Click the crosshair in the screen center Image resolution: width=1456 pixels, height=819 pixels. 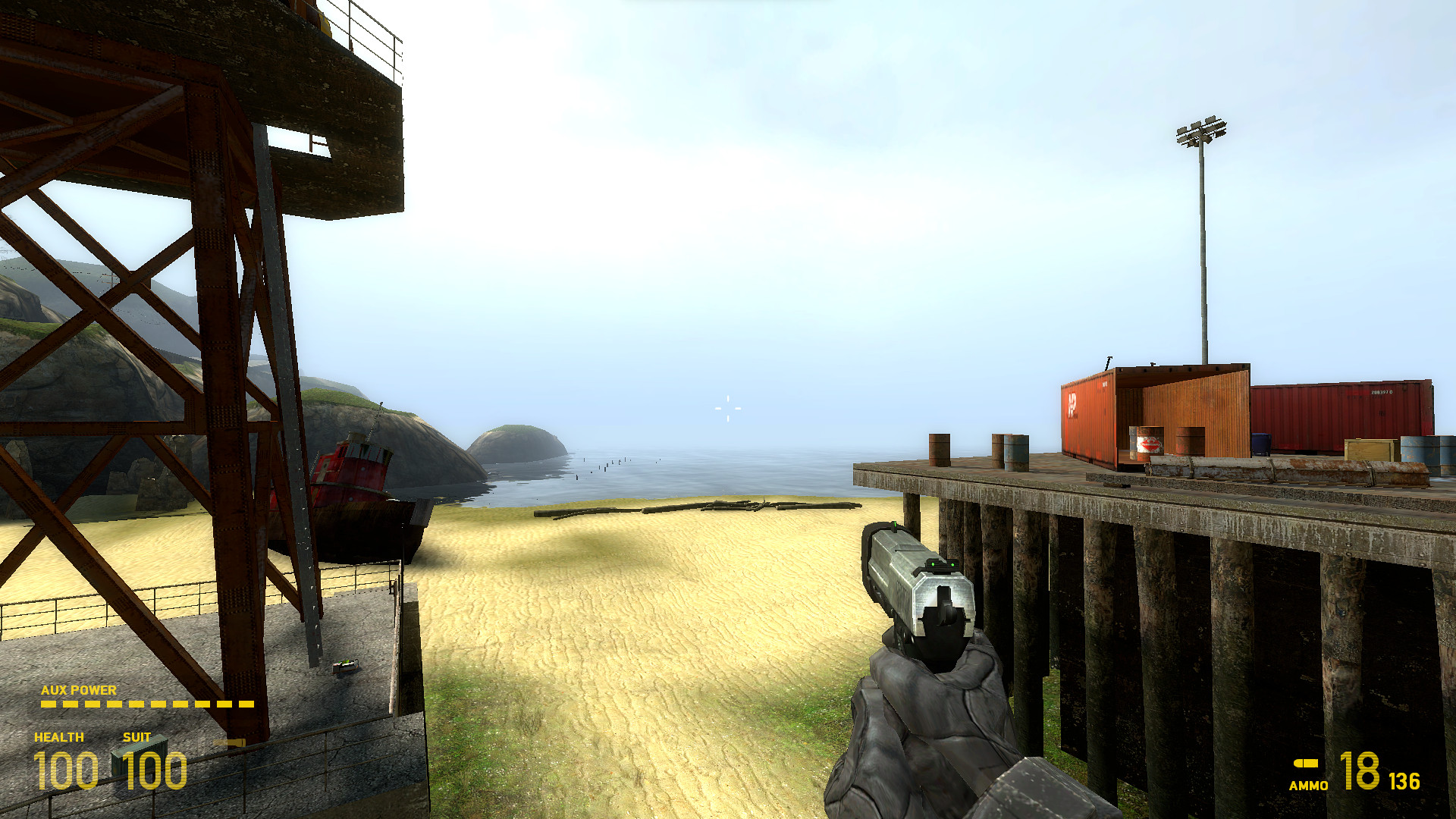pyautogui.click(x=727, y=409)
